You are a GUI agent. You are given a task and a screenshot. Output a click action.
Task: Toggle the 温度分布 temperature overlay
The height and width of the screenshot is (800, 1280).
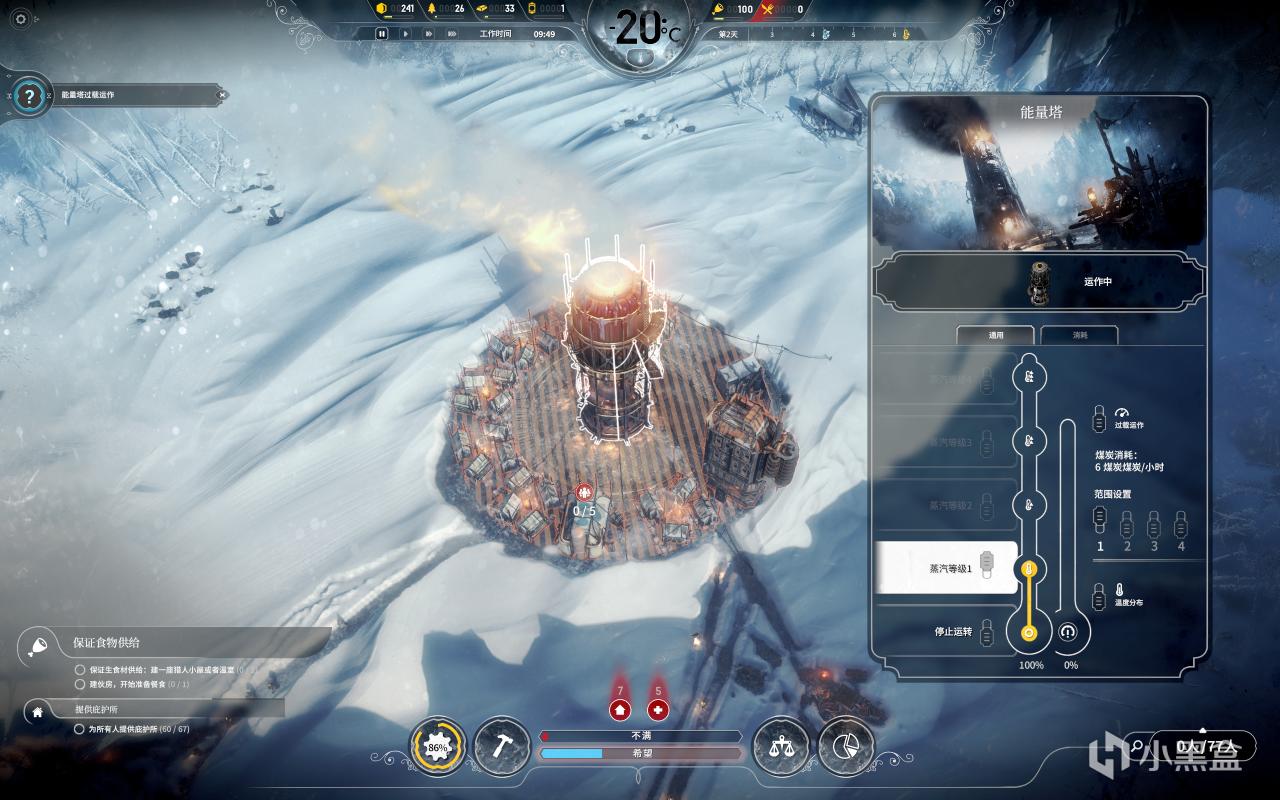(1100, 594)
